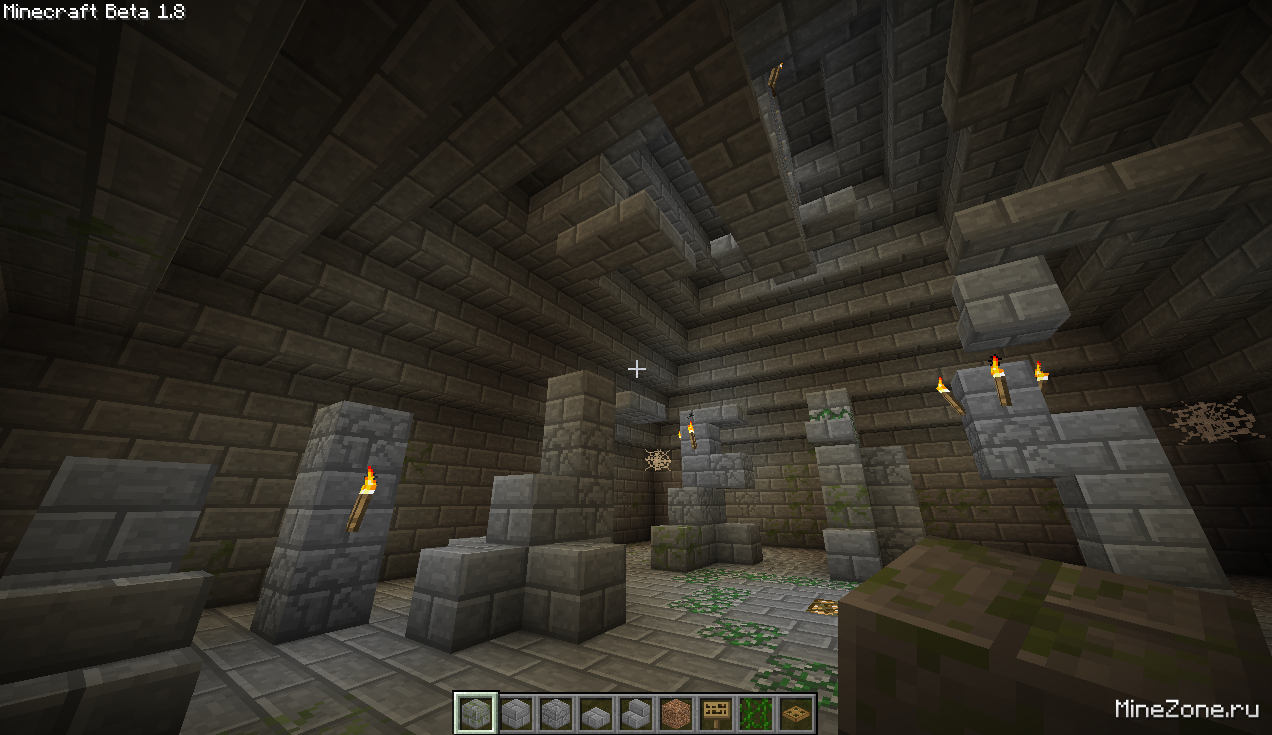Choose the brown speckled block slot
This screenshot has height=735, width=1272.
pyautogui.click(x=676, y=713)
